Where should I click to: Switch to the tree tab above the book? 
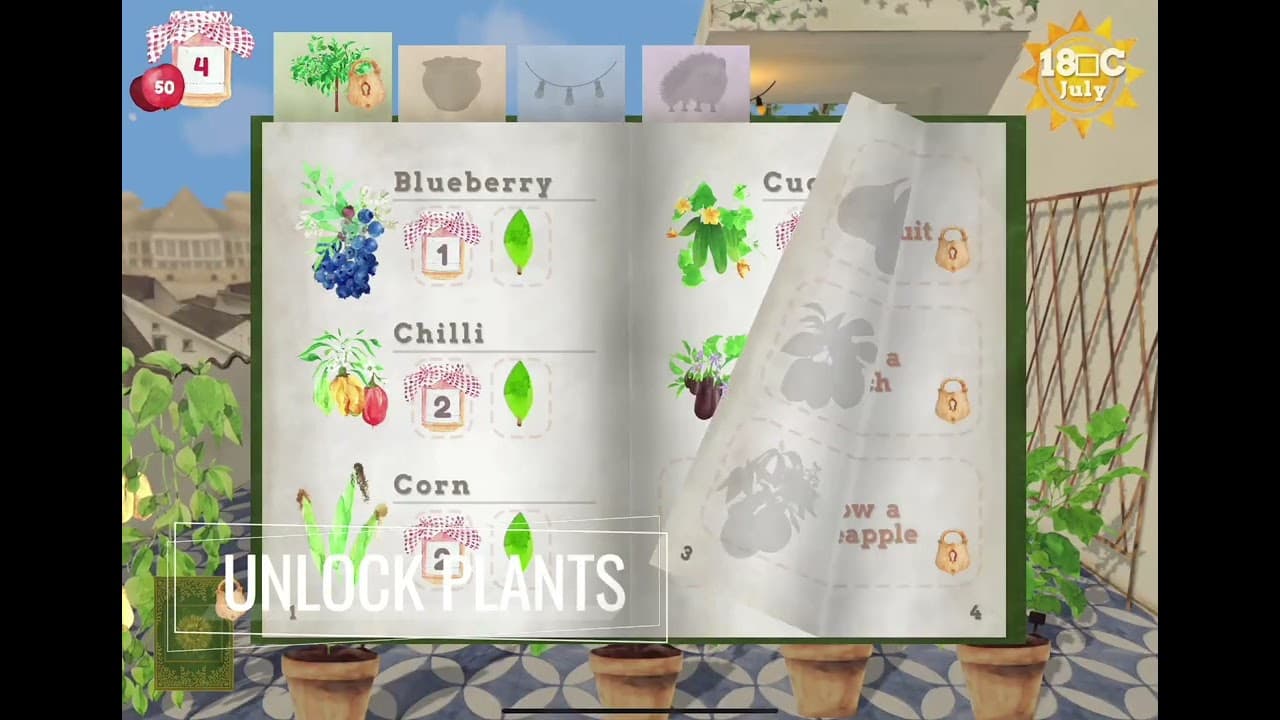click(331, 75)
